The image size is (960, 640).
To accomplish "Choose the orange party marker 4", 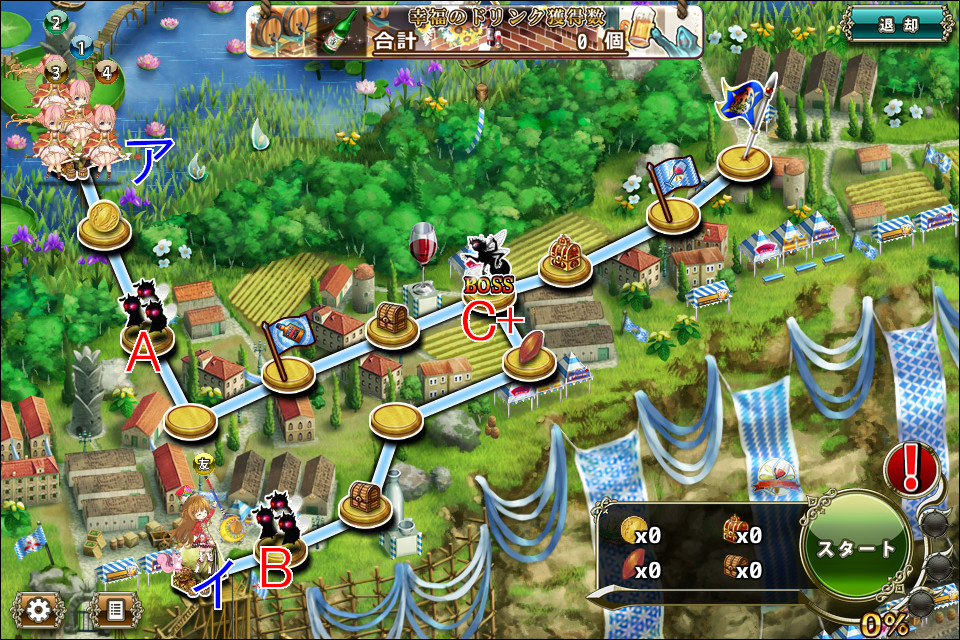I will coord(106,71).
